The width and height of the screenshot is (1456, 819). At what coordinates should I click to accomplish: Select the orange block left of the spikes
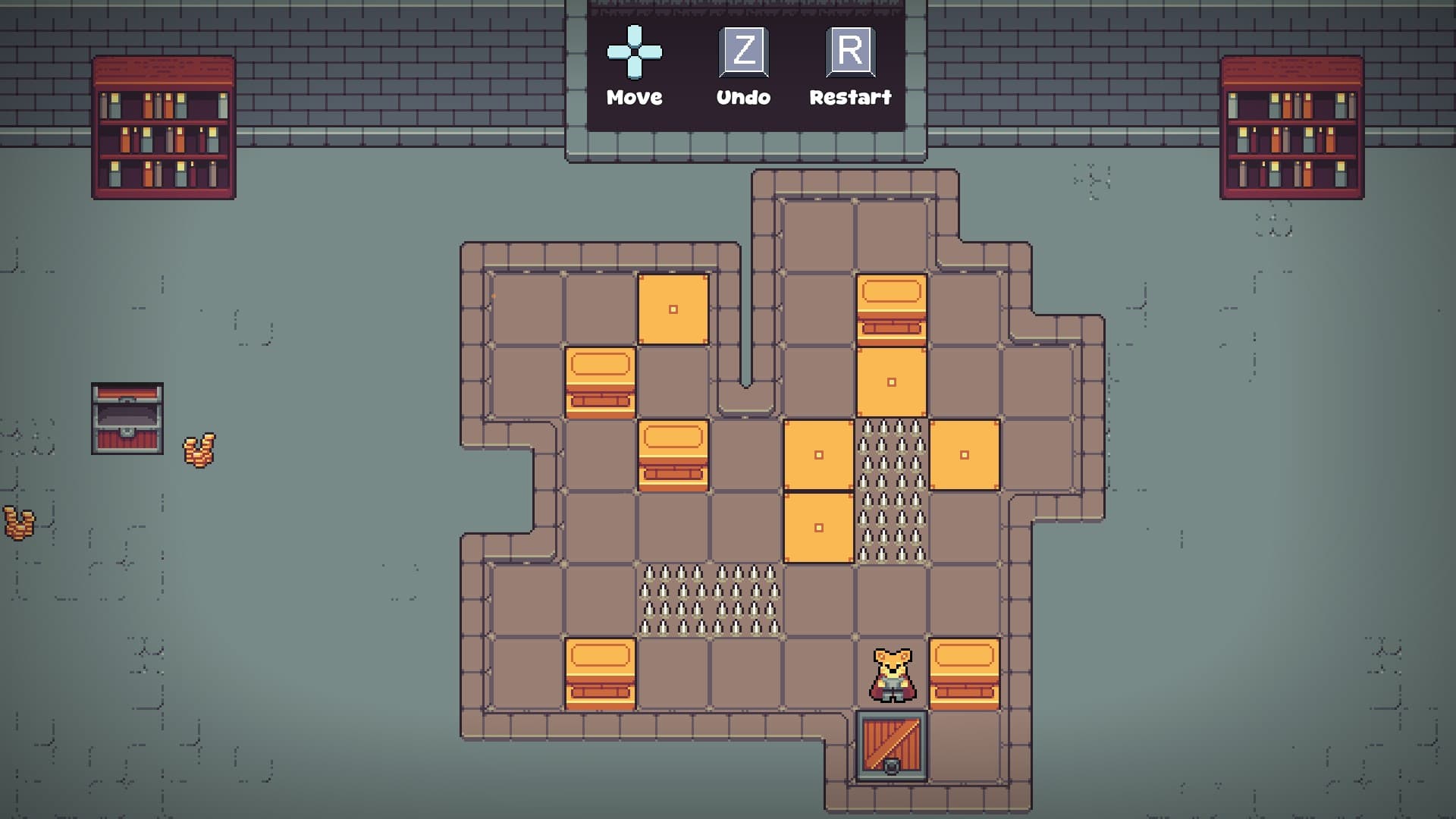point(817,456)
